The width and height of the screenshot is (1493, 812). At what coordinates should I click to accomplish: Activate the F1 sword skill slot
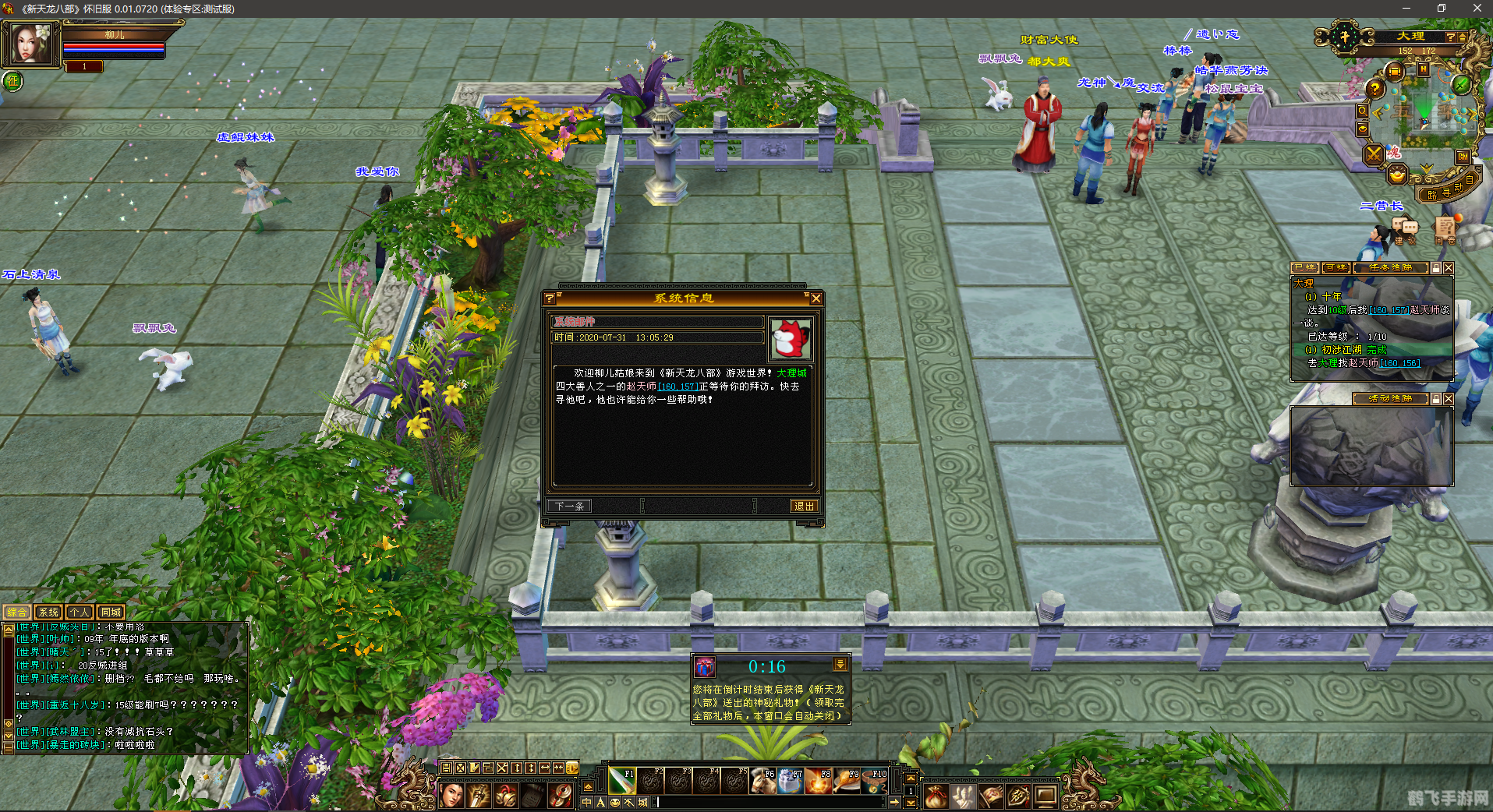pyautogui.click(x=622, y=780)
